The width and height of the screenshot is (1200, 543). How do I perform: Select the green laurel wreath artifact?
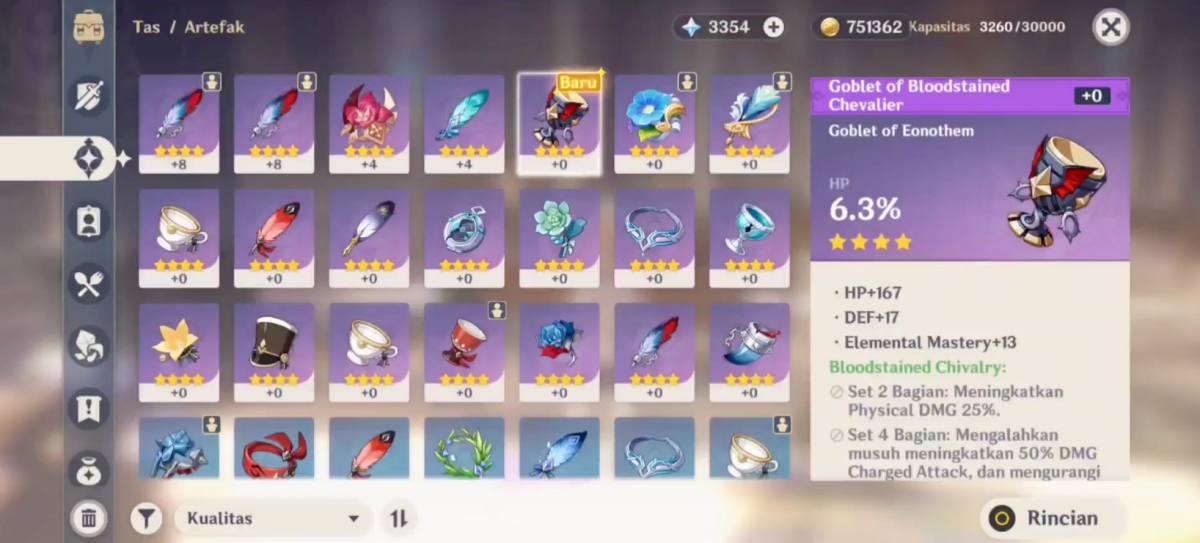coord(464,449)
